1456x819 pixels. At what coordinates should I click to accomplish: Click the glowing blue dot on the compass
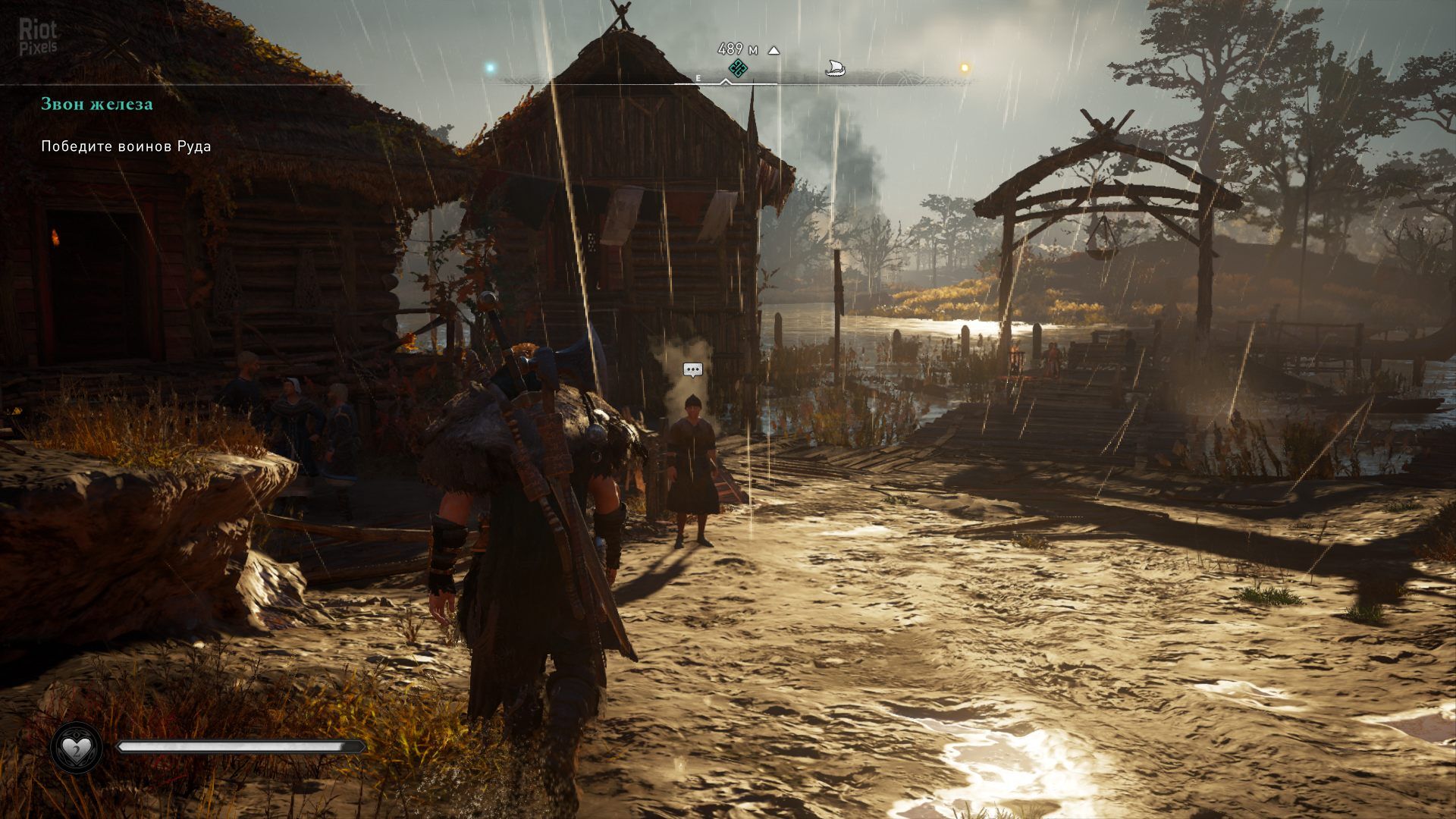490,68
